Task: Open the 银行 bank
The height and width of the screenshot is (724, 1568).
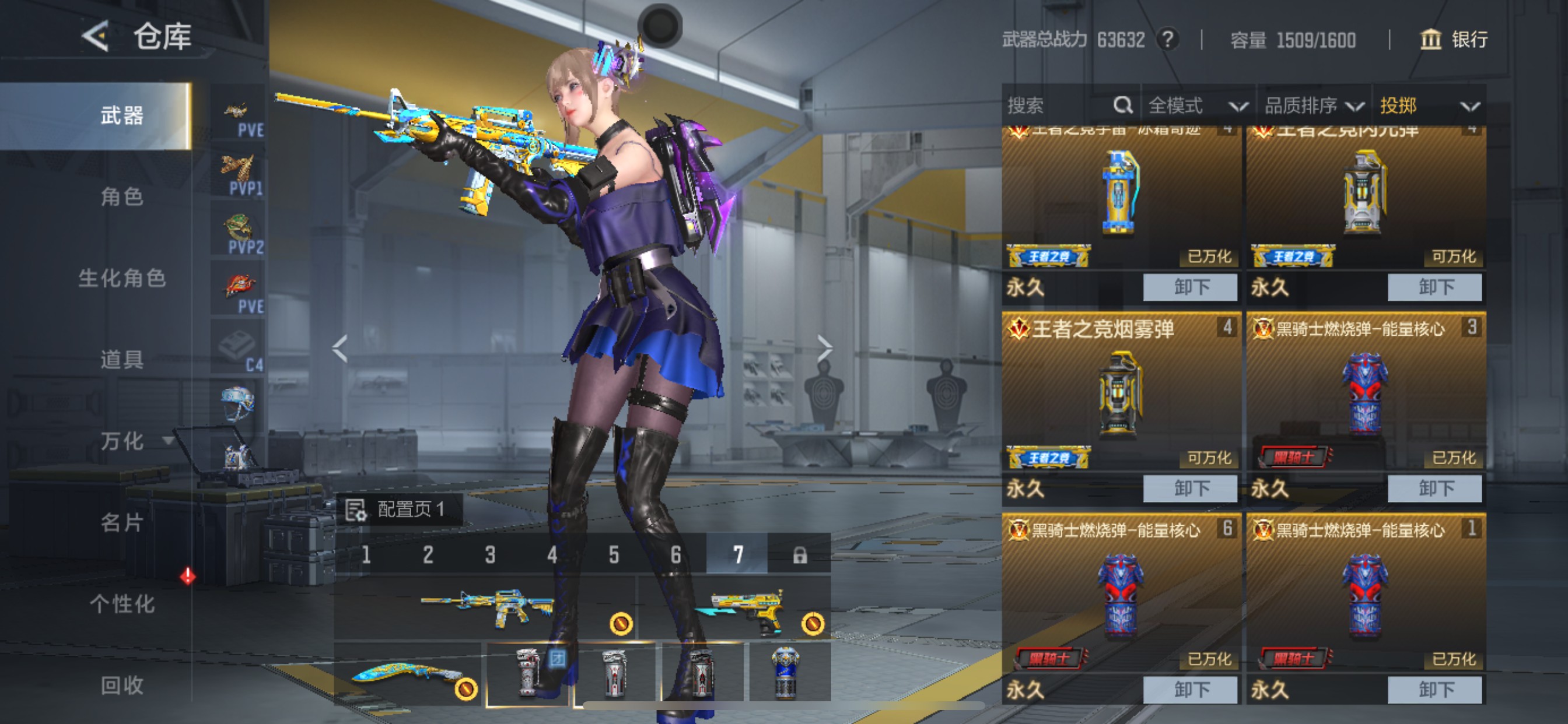Action: click(x=1454, y=40)
